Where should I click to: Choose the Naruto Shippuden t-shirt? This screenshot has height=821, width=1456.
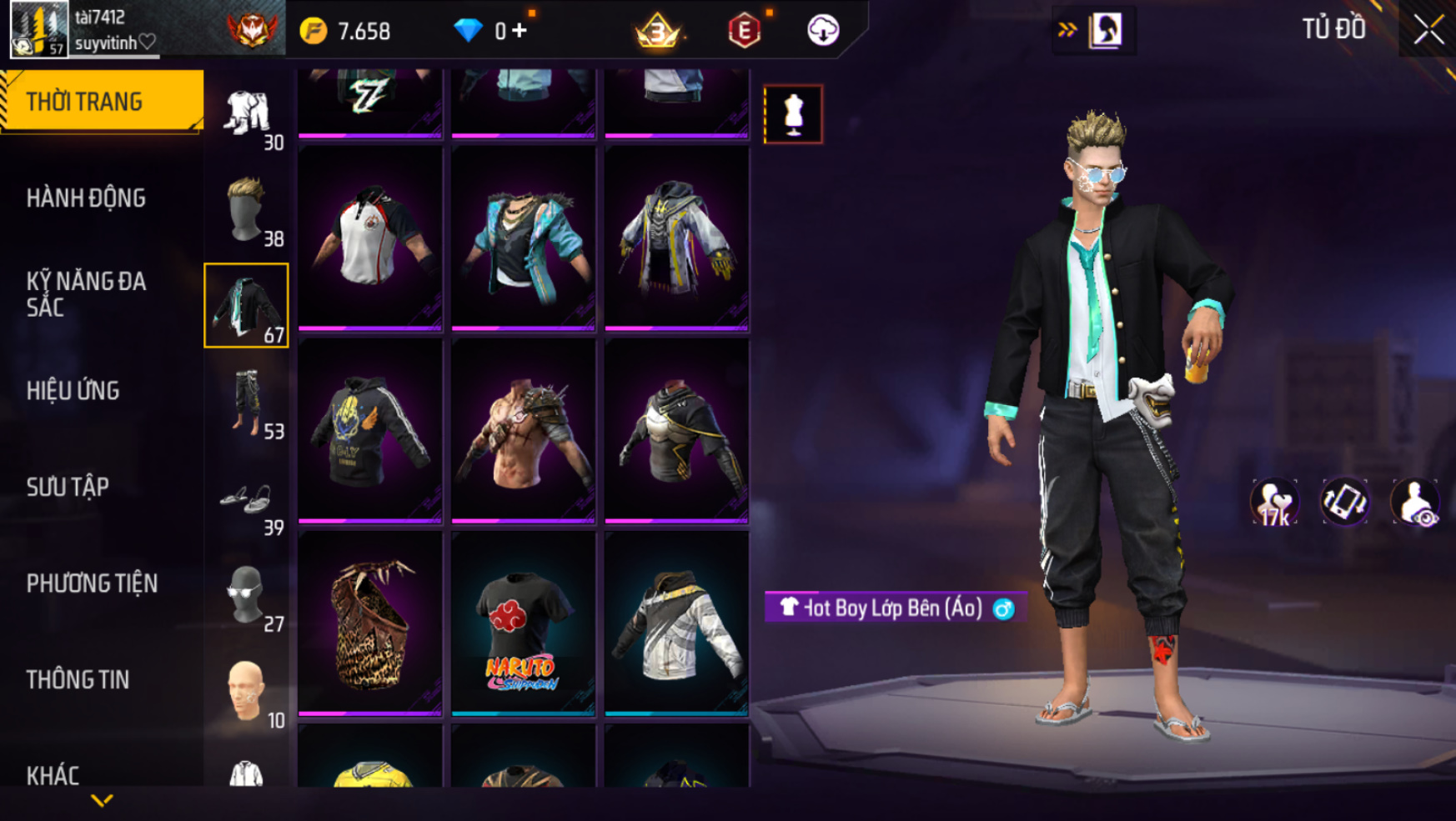[523, 623]
